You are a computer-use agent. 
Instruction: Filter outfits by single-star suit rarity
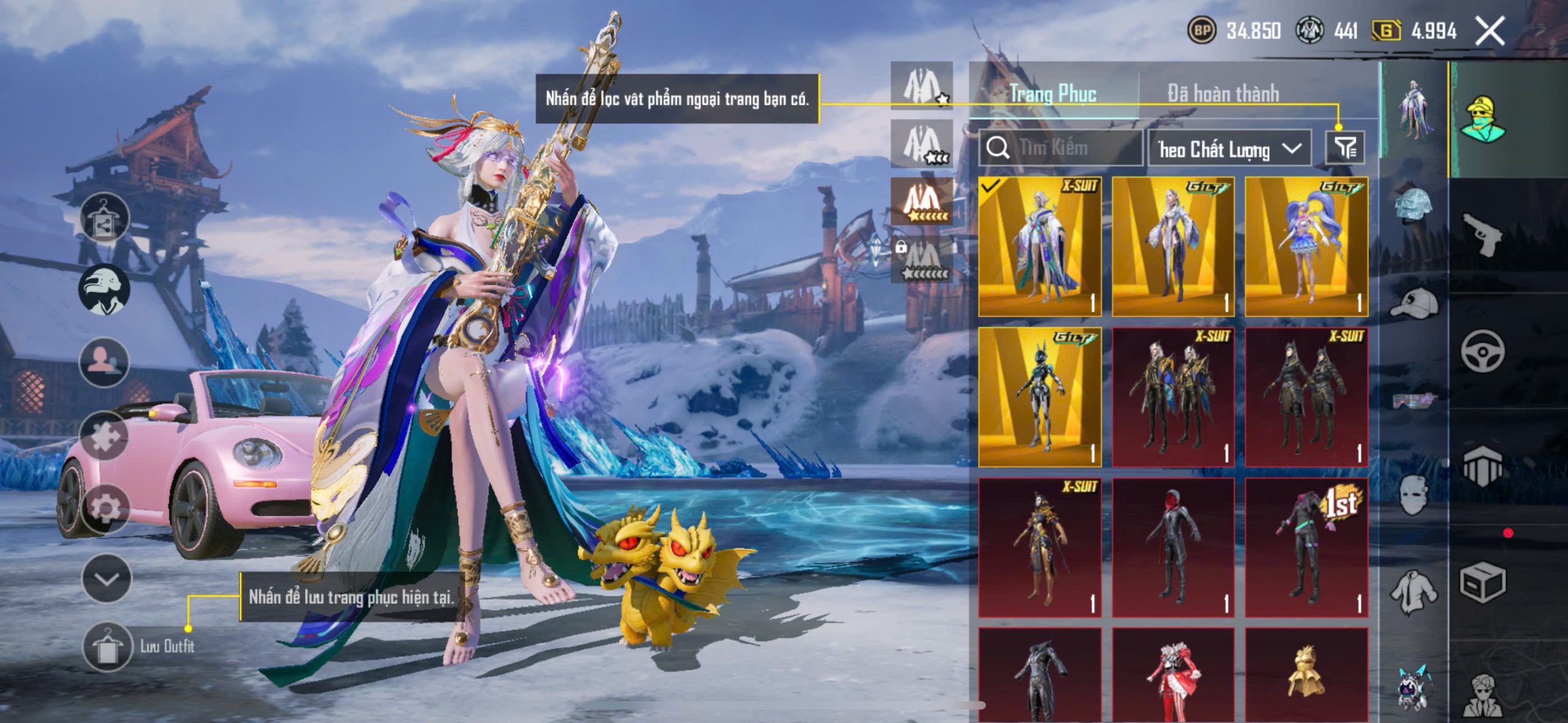(921, 86)
